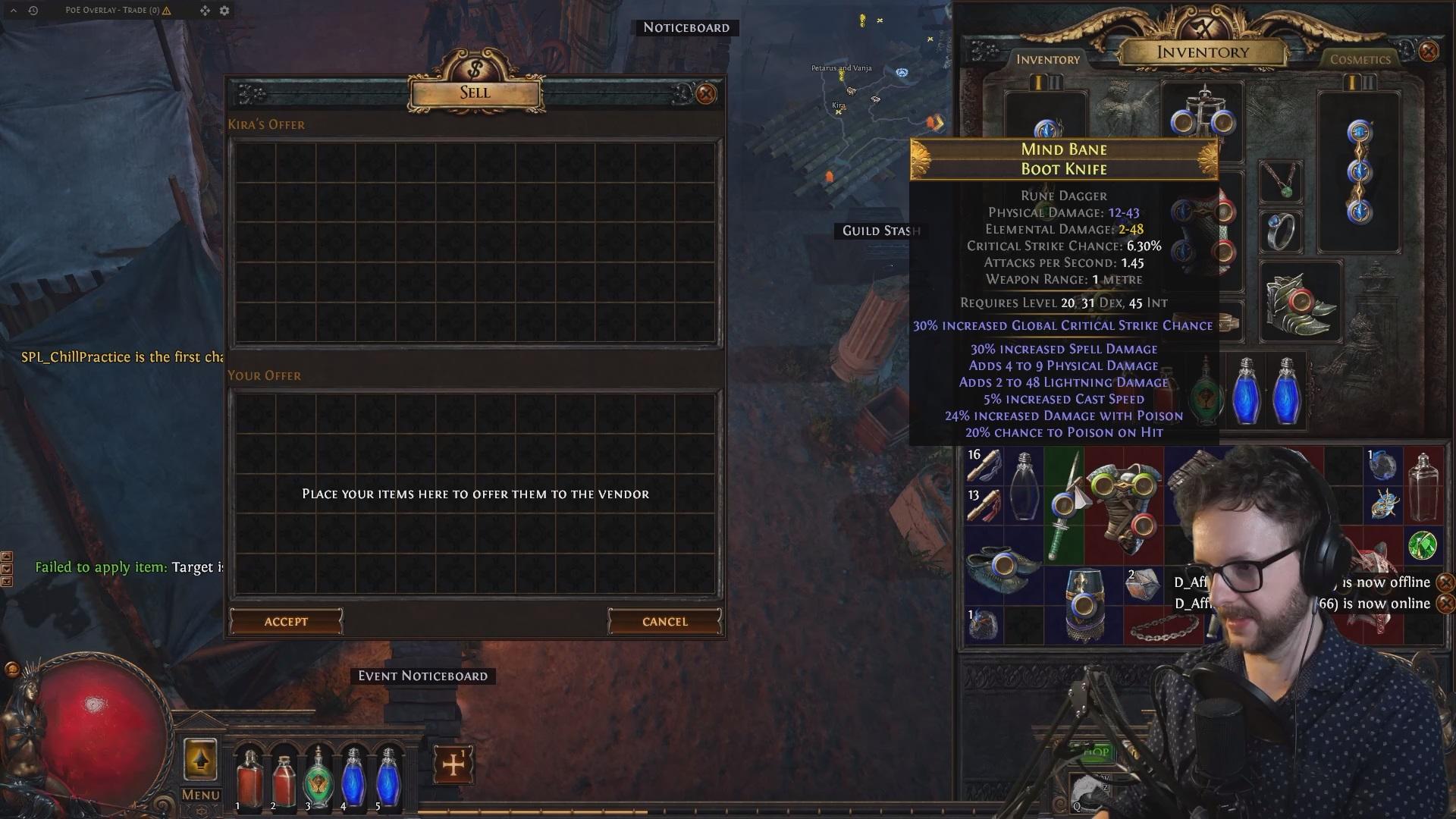Viewport: 1456px width, 819px height.
Task: Close the Inventory panel
Action: [x=1428, y=51]
